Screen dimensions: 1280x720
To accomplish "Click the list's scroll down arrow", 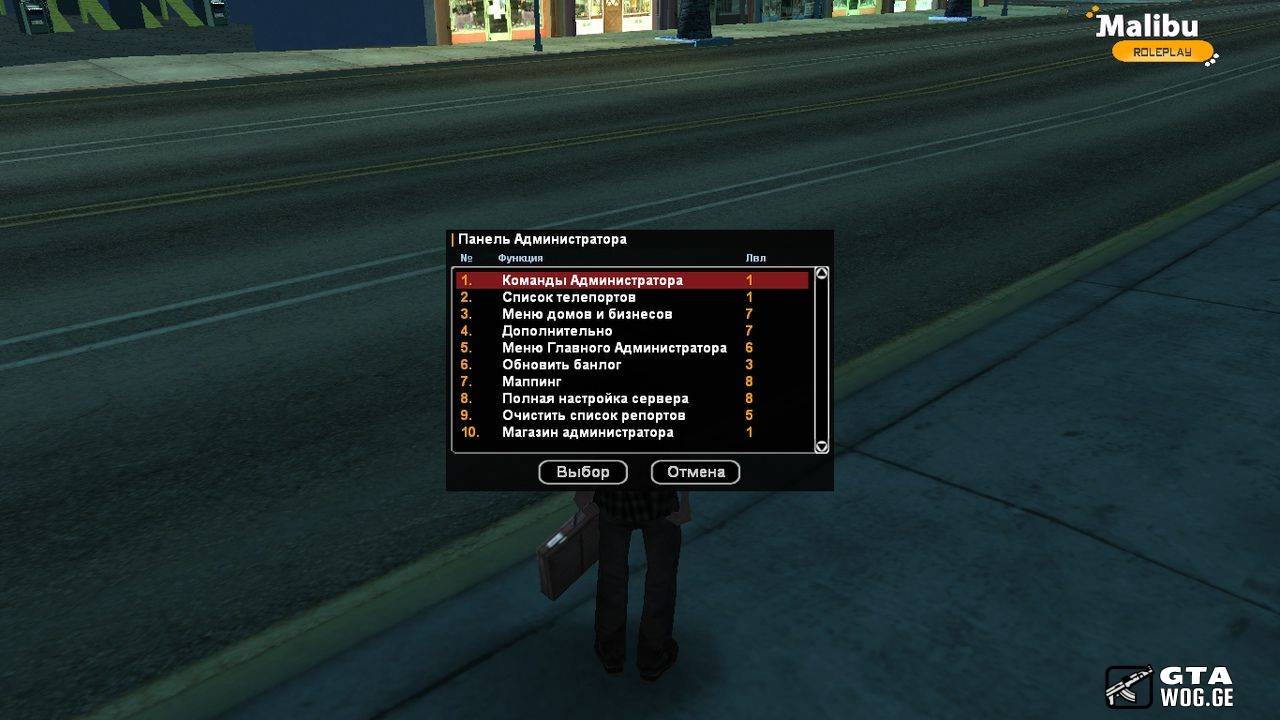I will (822, 447).
